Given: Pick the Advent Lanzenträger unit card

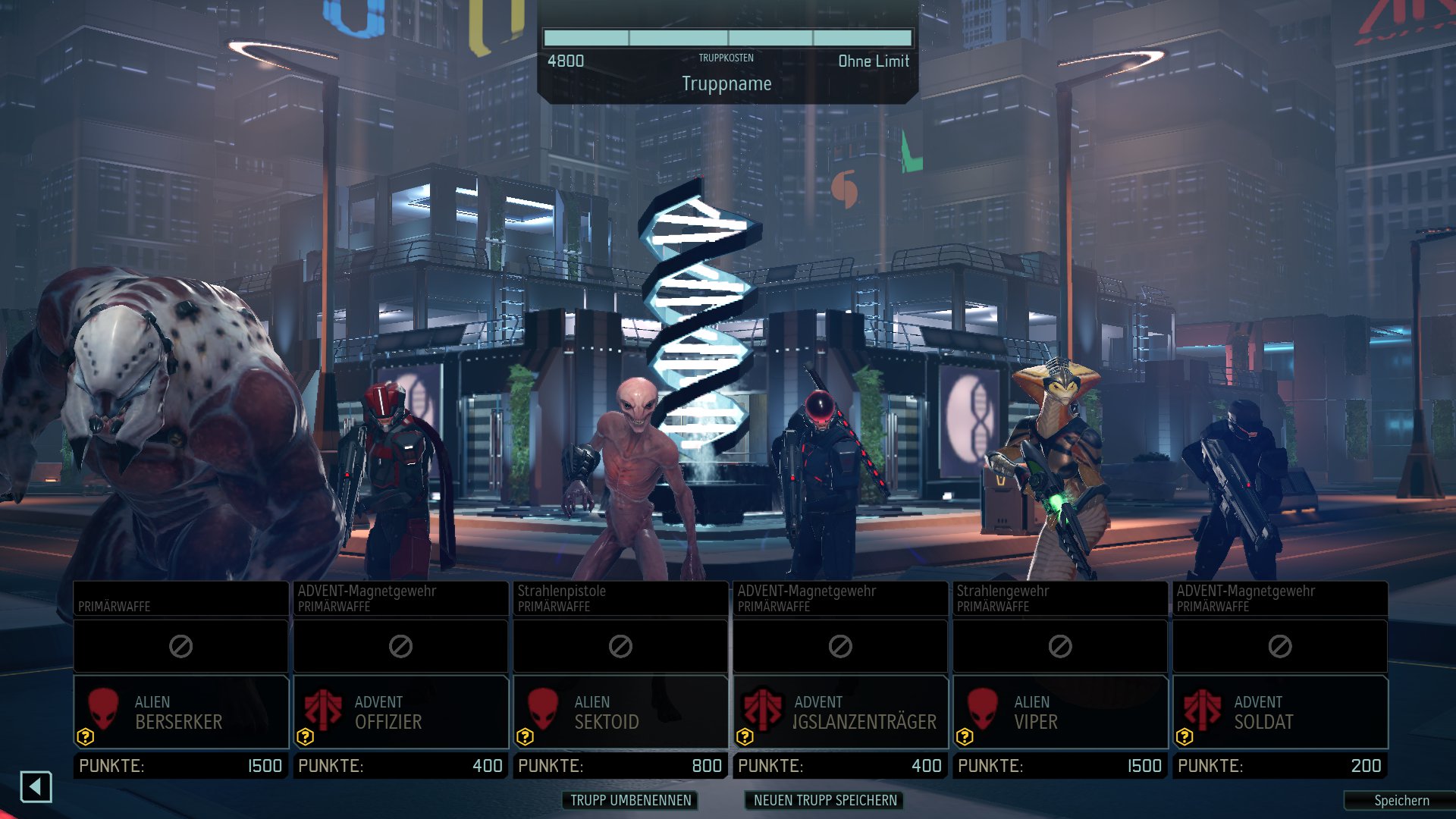Looking at the screenshot, I should [840, 712].
